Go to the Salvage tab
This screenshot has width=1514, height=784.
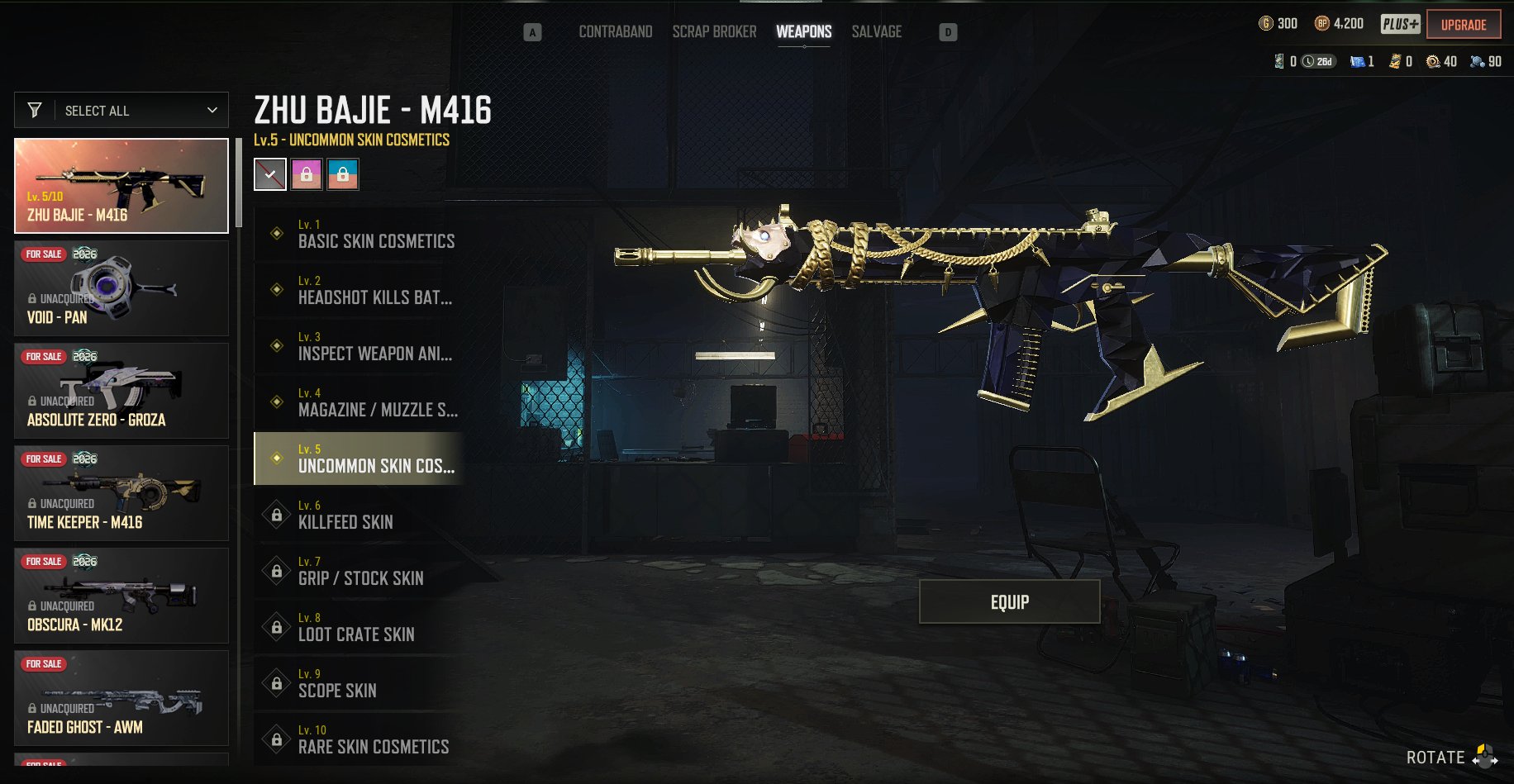point(876,31)
